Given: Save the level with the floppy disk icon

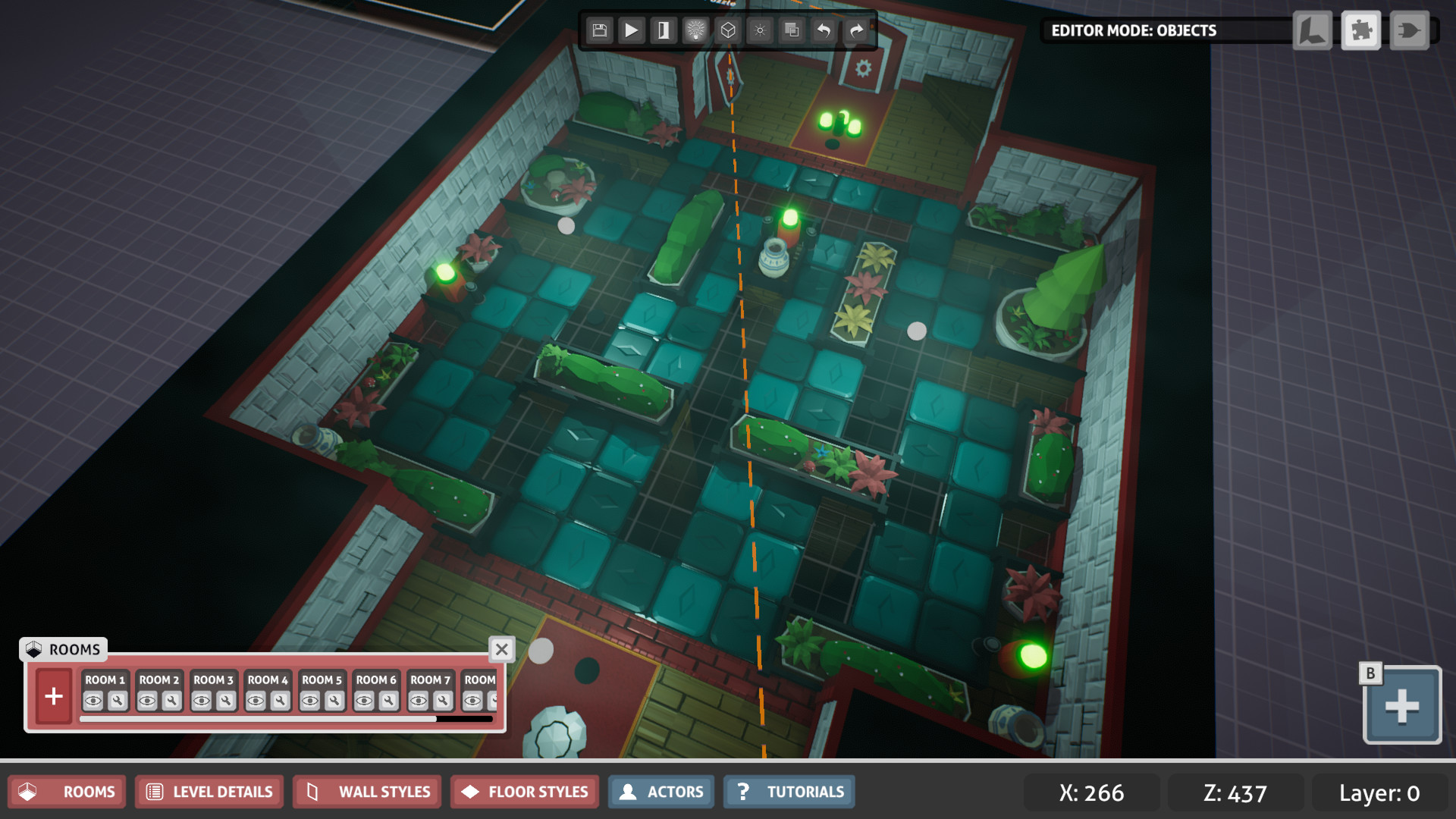Looking at the screenshot, I should pos(600,30).
